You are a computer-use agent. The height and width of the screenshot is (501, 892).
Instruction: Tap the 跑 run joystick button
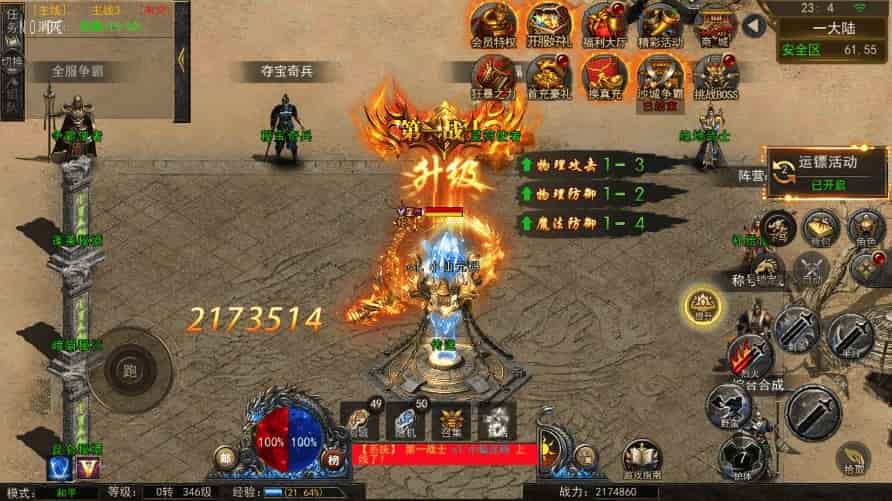click(x=130, y=368)
